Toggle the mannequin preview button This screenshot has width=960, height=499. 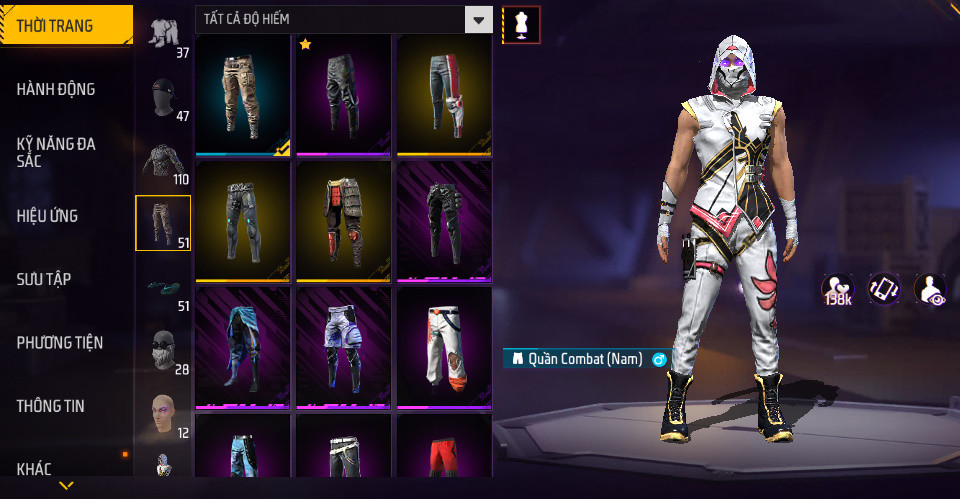[521, 24]
